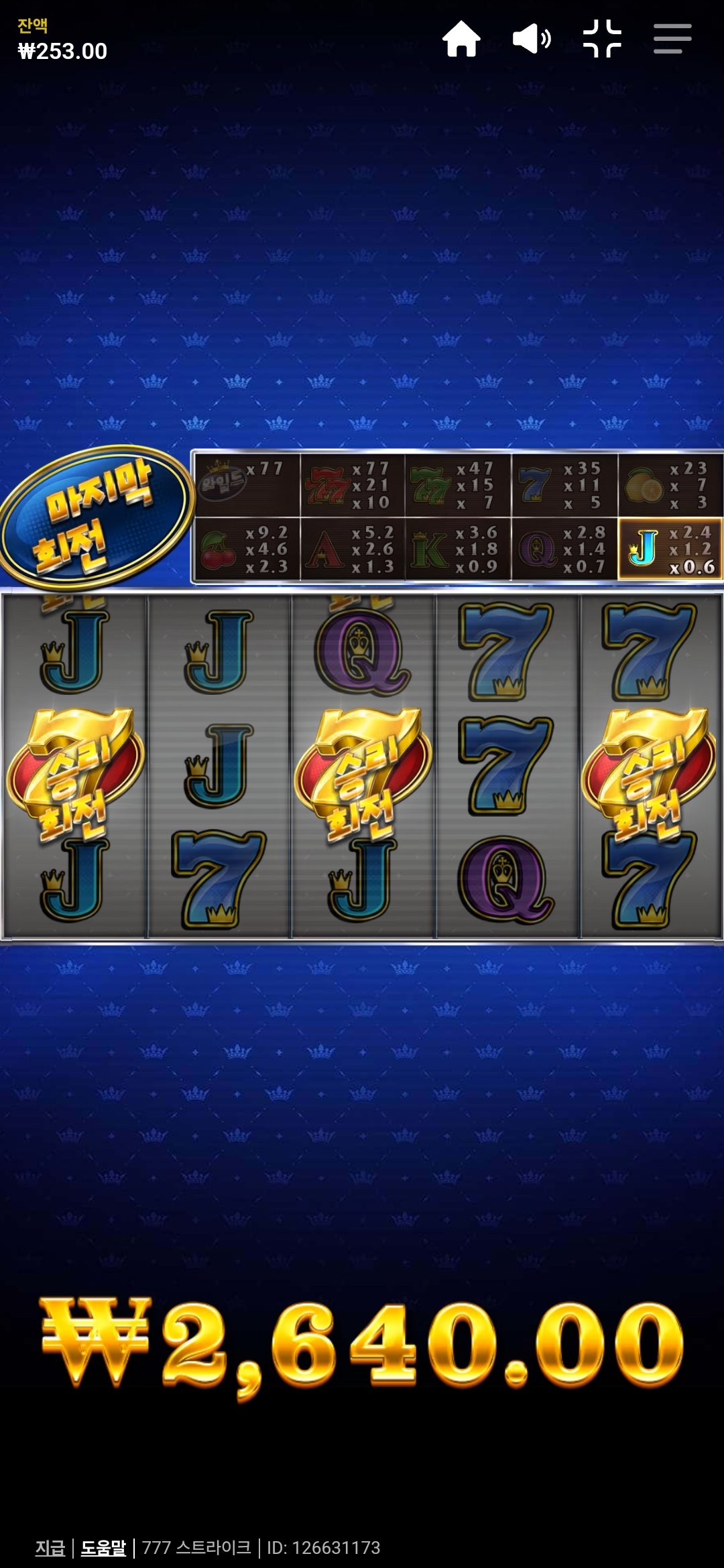Open the 지급 paytable link

[x=50, y=1547]
